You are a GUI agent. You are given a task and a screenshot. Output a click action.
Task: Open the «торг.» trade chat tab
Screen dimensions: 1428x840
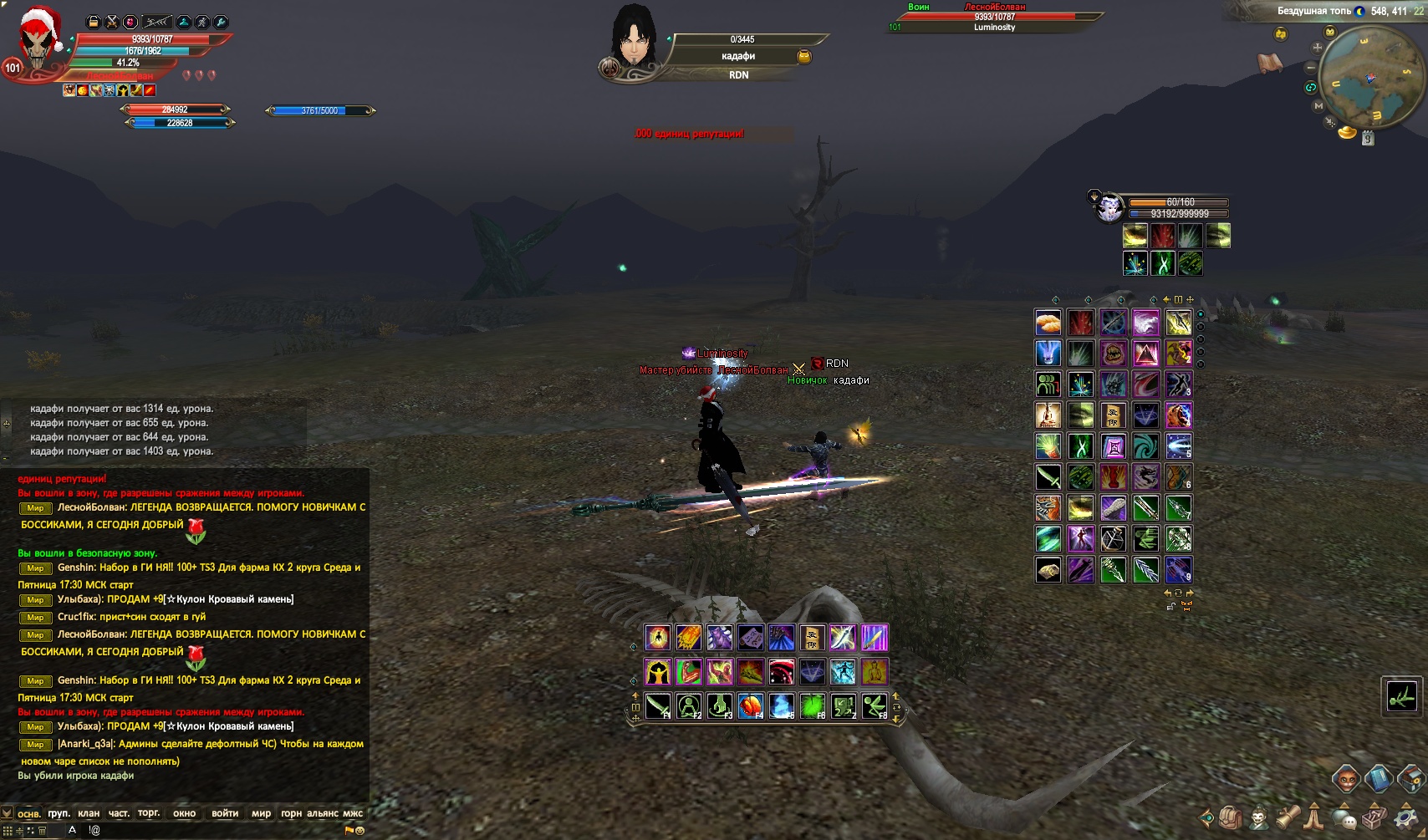(x=149, y=813)
